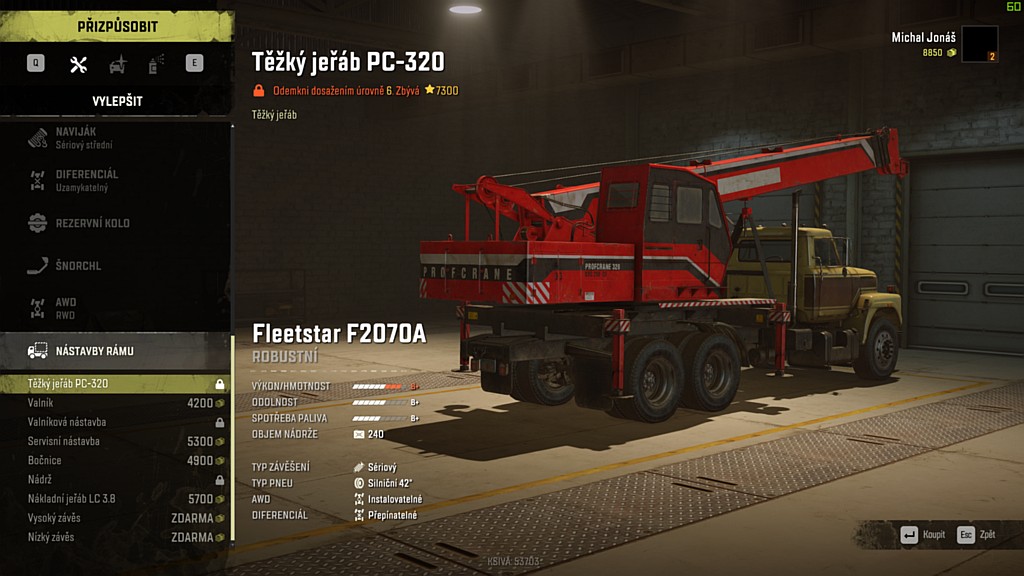Select the wrench upgrade tab
1024x576 pixels.
[78, 65]
